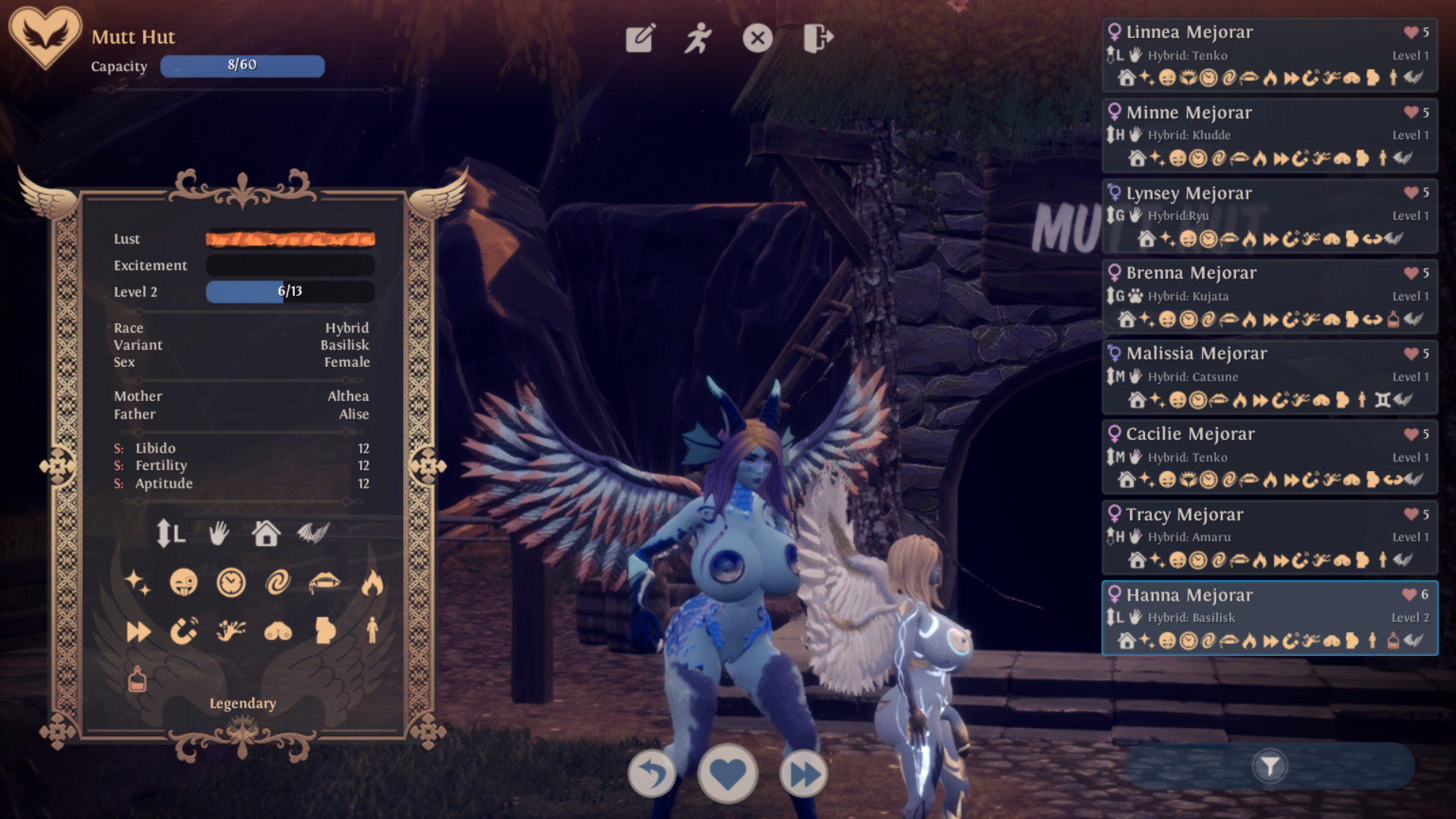The width and height of the screenshot is (1456, 819).
Task: Click the house trait icon
Action: tap(266, 534)
